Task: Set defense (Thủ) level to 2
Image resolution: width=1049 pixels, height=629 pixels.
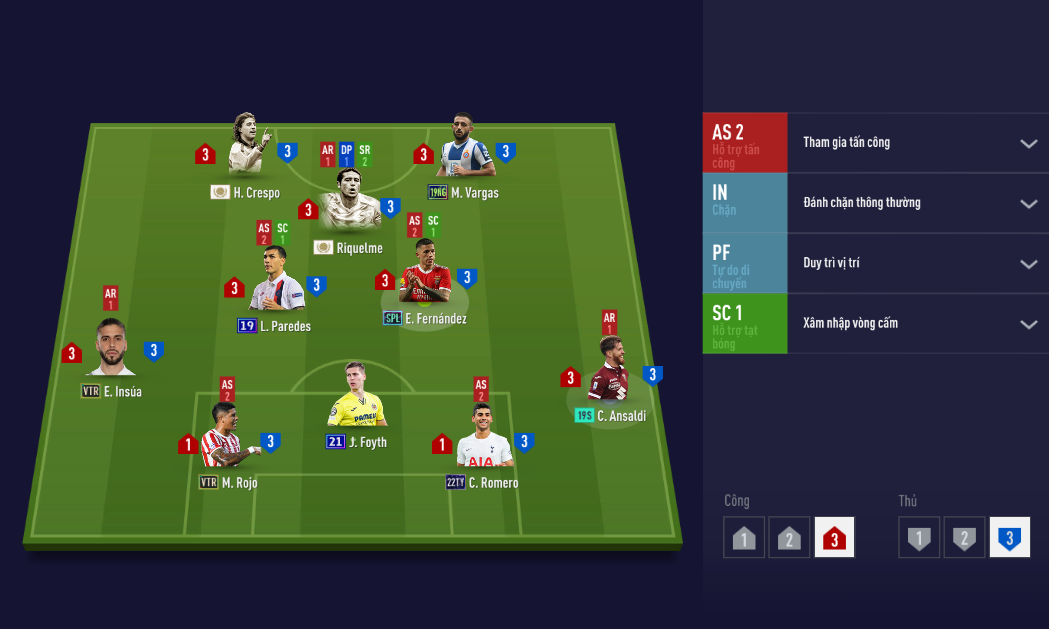Action: 964,538
